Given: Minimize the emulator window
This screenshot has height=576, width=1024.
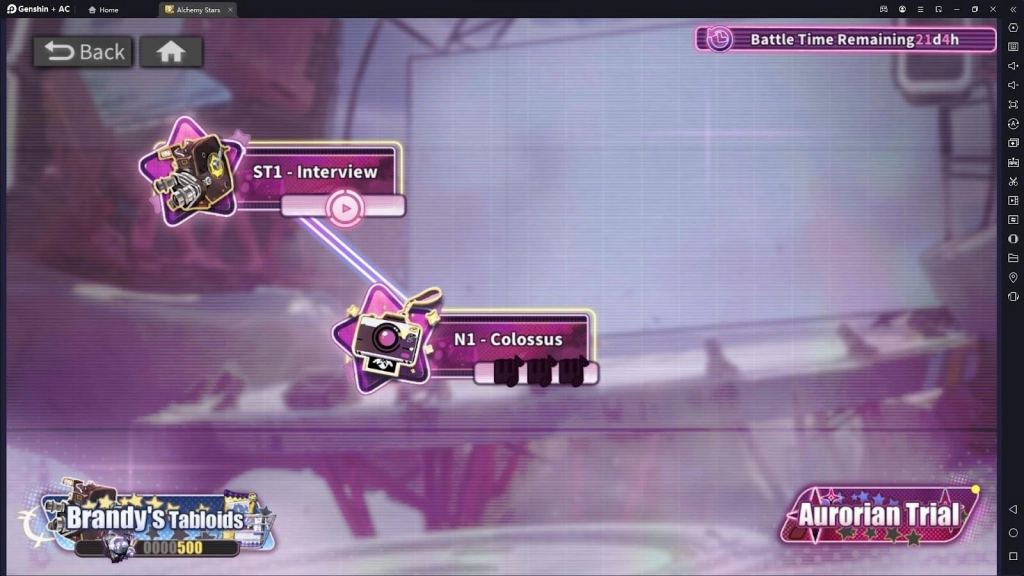Looking at the screenshot, I should point(956,9).
